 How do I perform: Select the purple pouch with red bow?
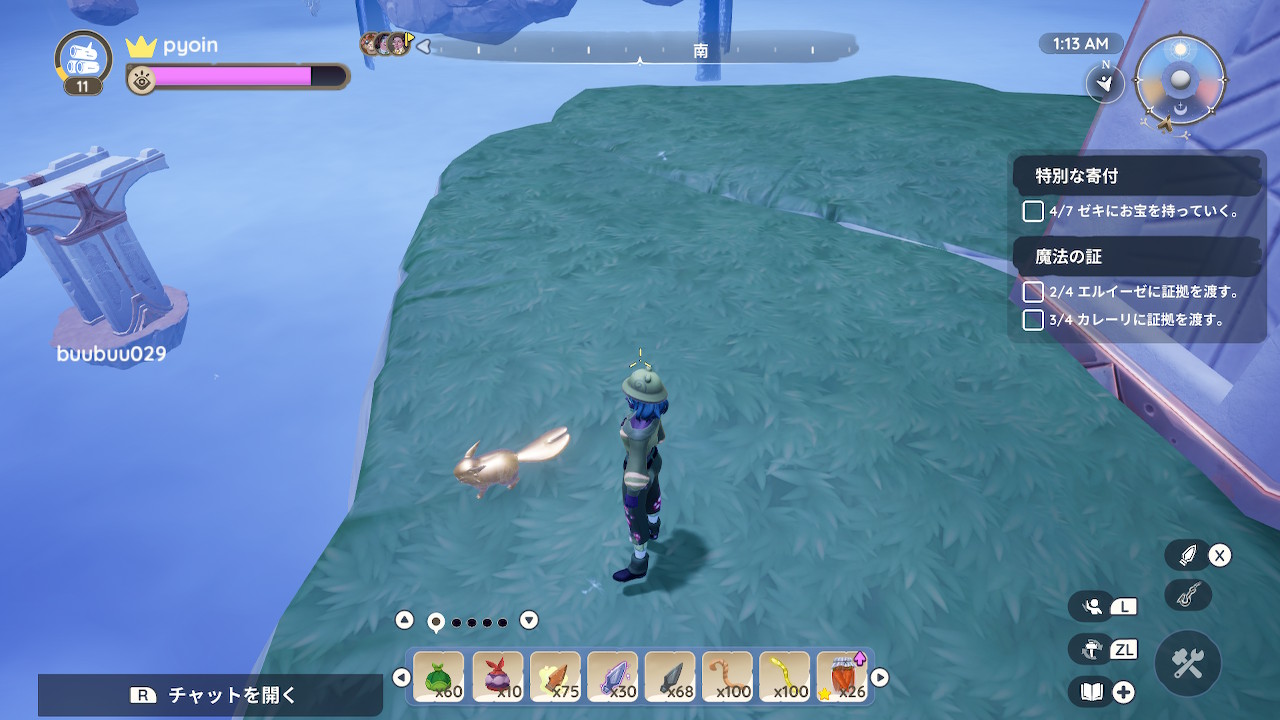(x=497, y=677)
